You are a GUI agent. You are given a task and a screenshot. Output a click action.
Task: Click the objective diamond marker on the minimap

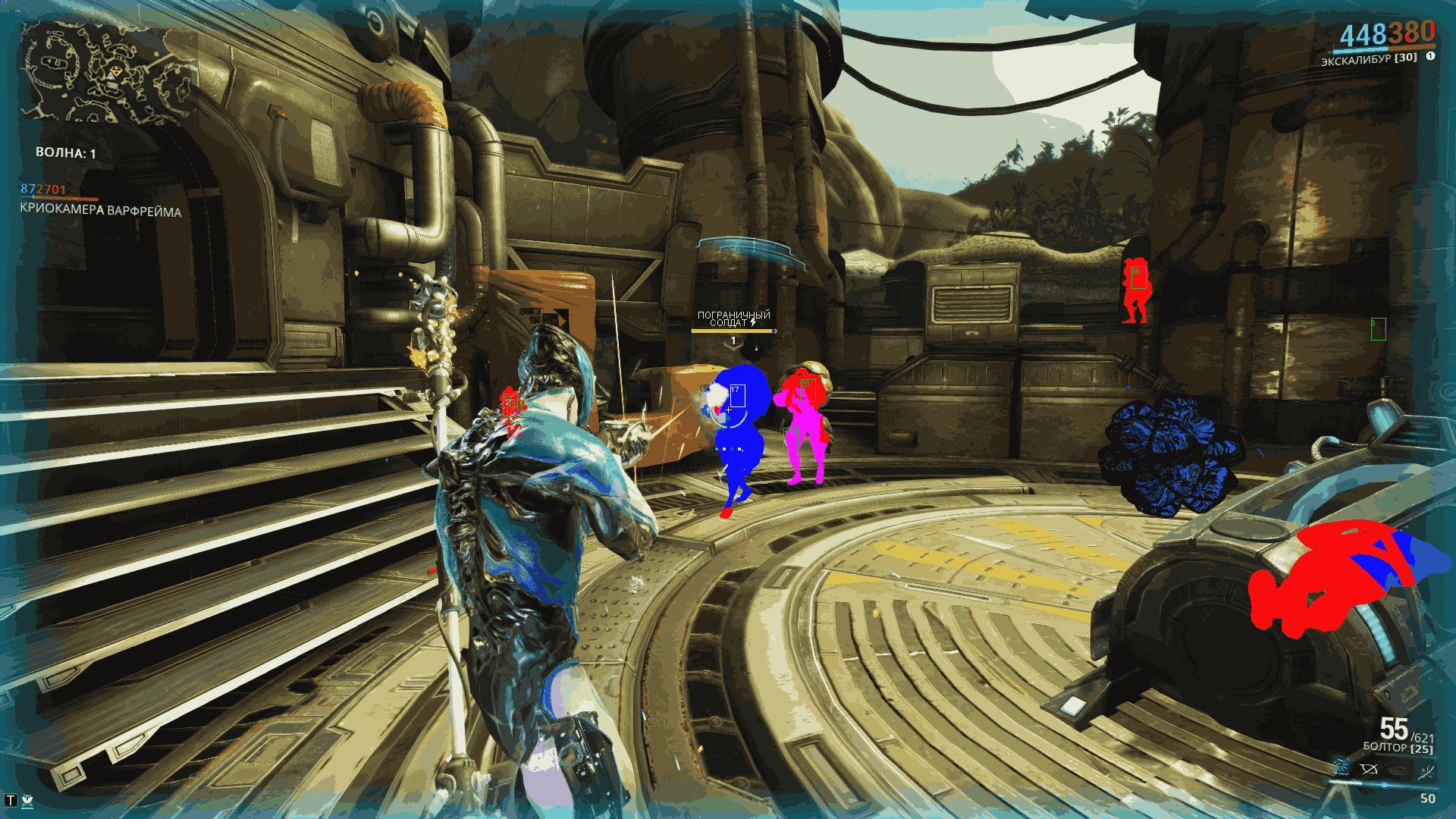115,71
